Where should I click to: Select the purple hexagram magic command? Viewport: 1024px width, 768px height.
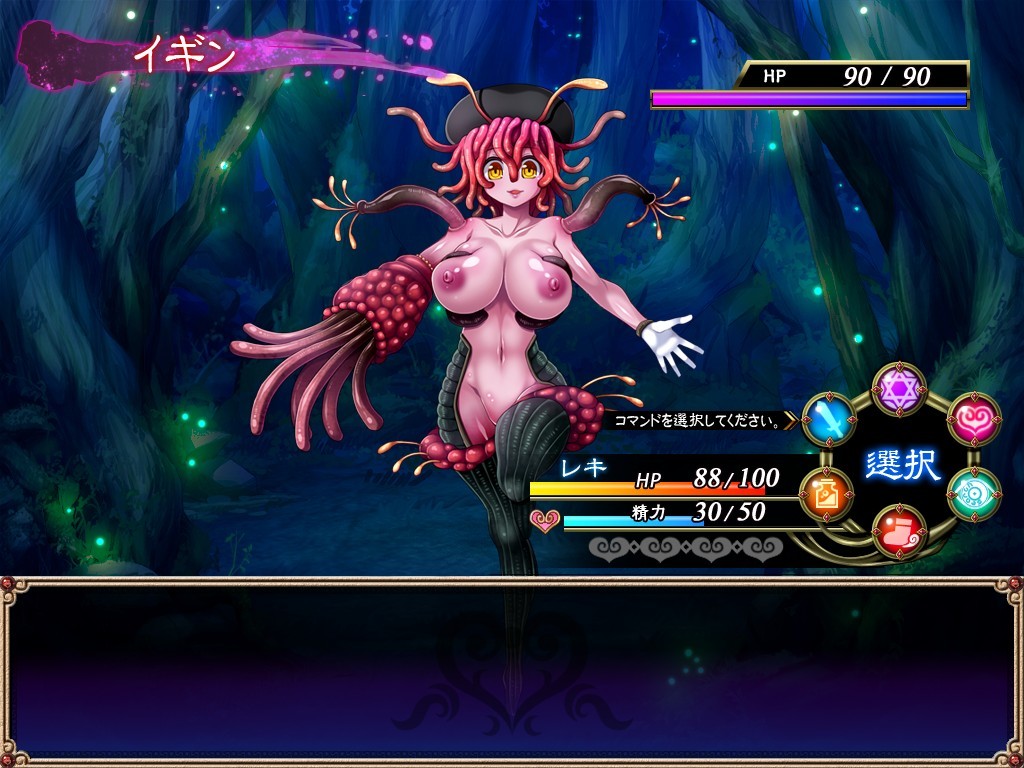click(900, 389)
